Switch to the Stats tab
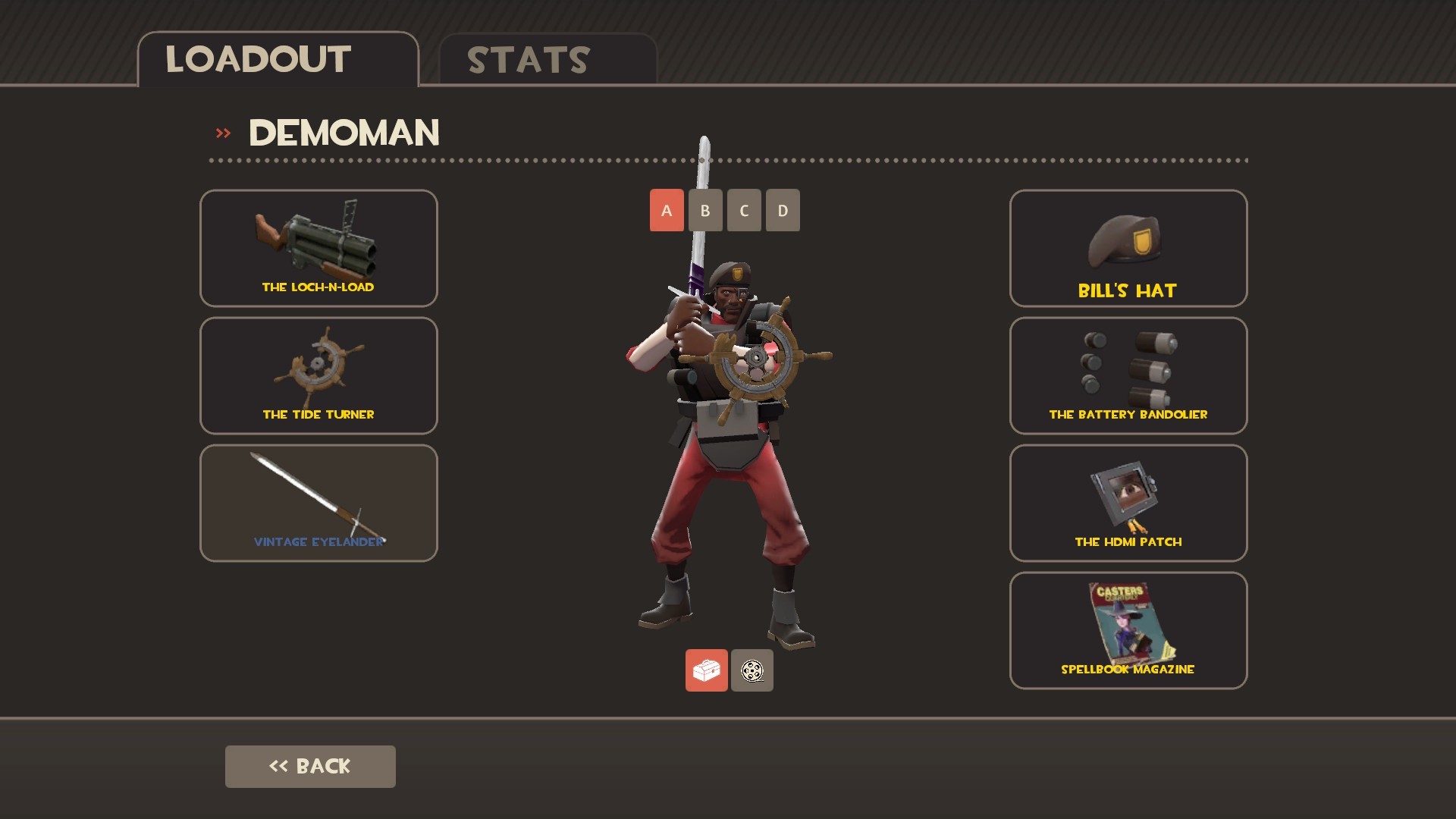 (x=526, y=60)
